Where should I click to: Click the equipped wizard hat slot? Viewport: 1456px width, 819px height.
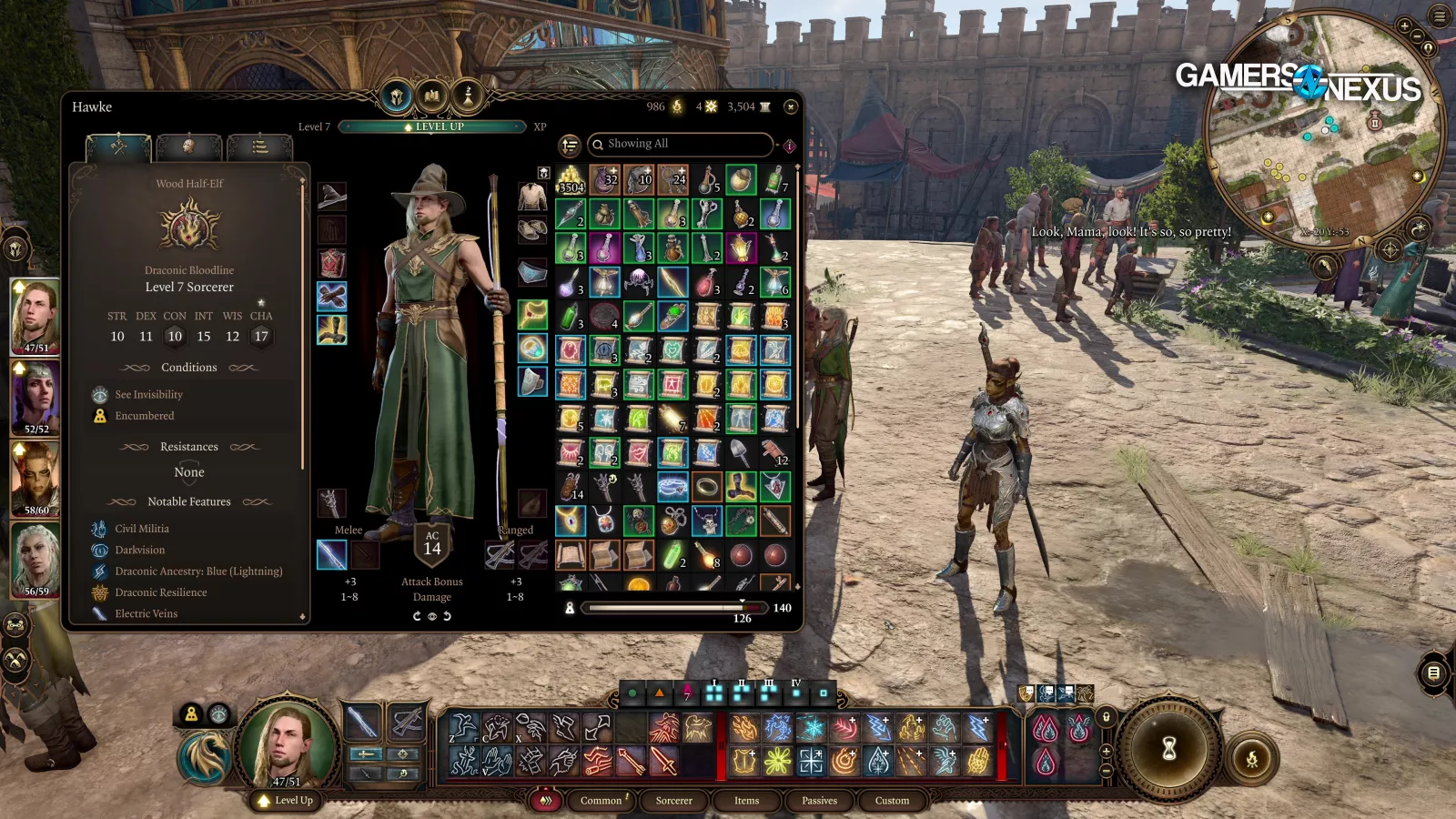(332, 196)
